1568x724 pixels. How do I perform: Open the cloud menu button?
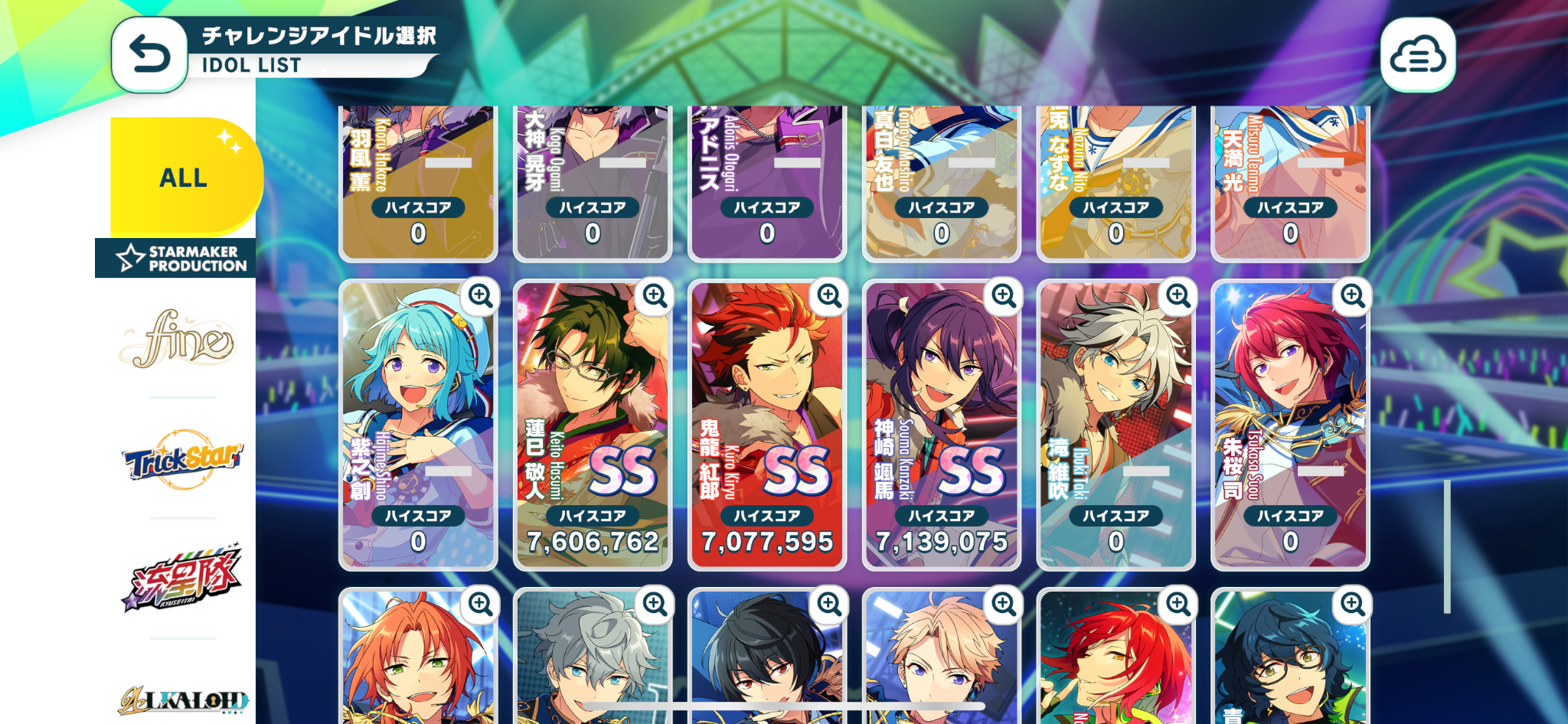[x=1417, y=55]
